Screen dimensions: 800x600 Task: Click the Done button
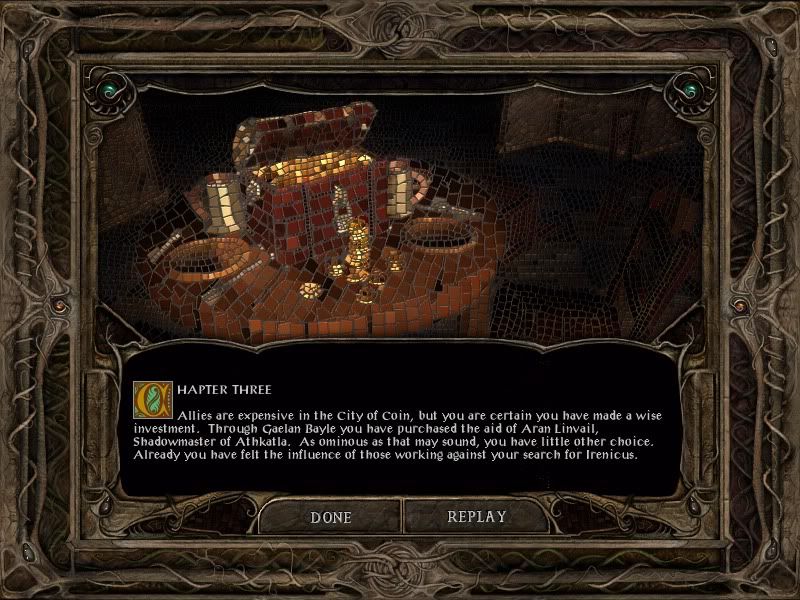(331, 517)
